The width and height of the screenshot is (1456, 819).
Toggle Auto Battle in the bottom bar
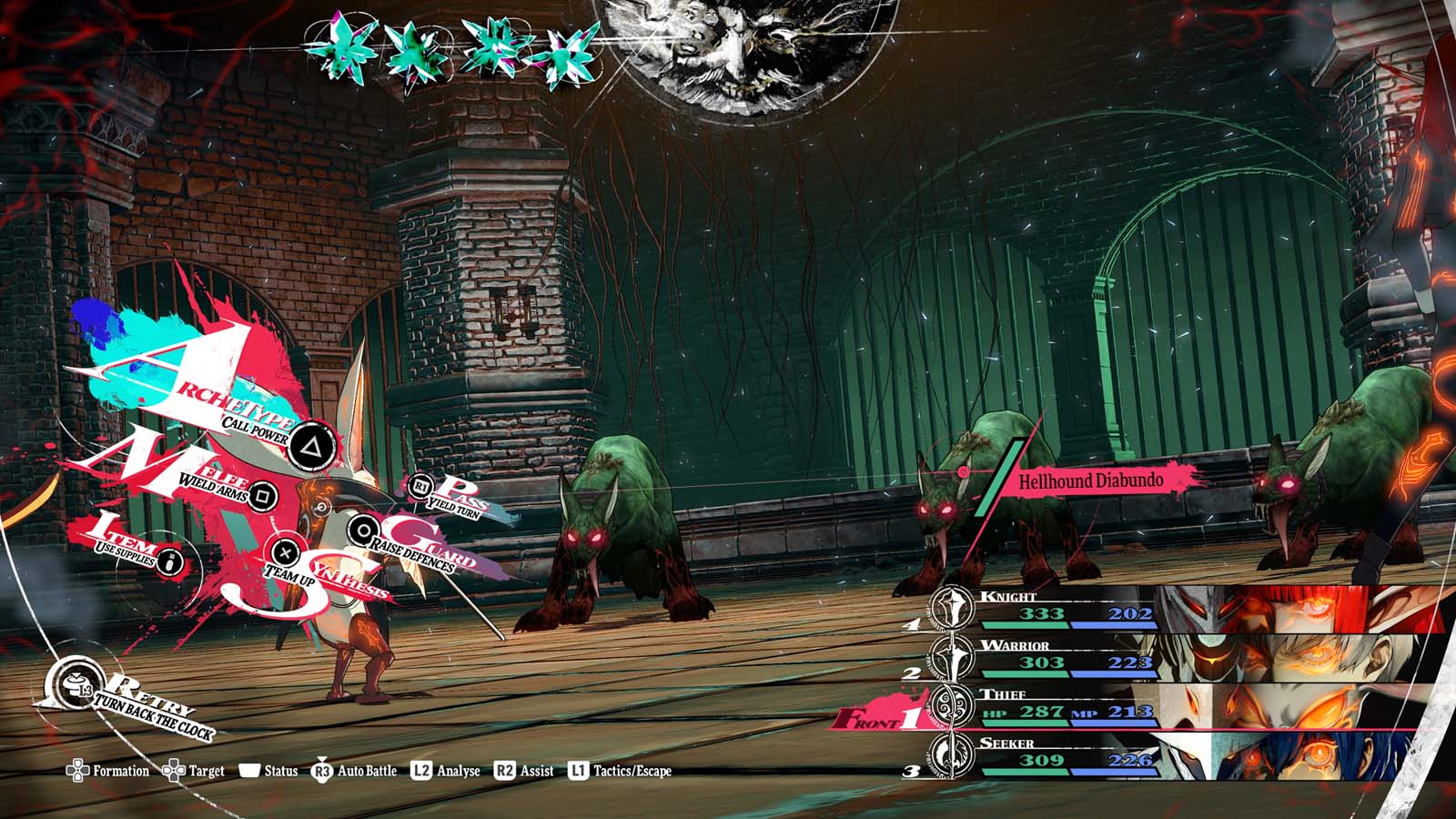click(355, 771)
